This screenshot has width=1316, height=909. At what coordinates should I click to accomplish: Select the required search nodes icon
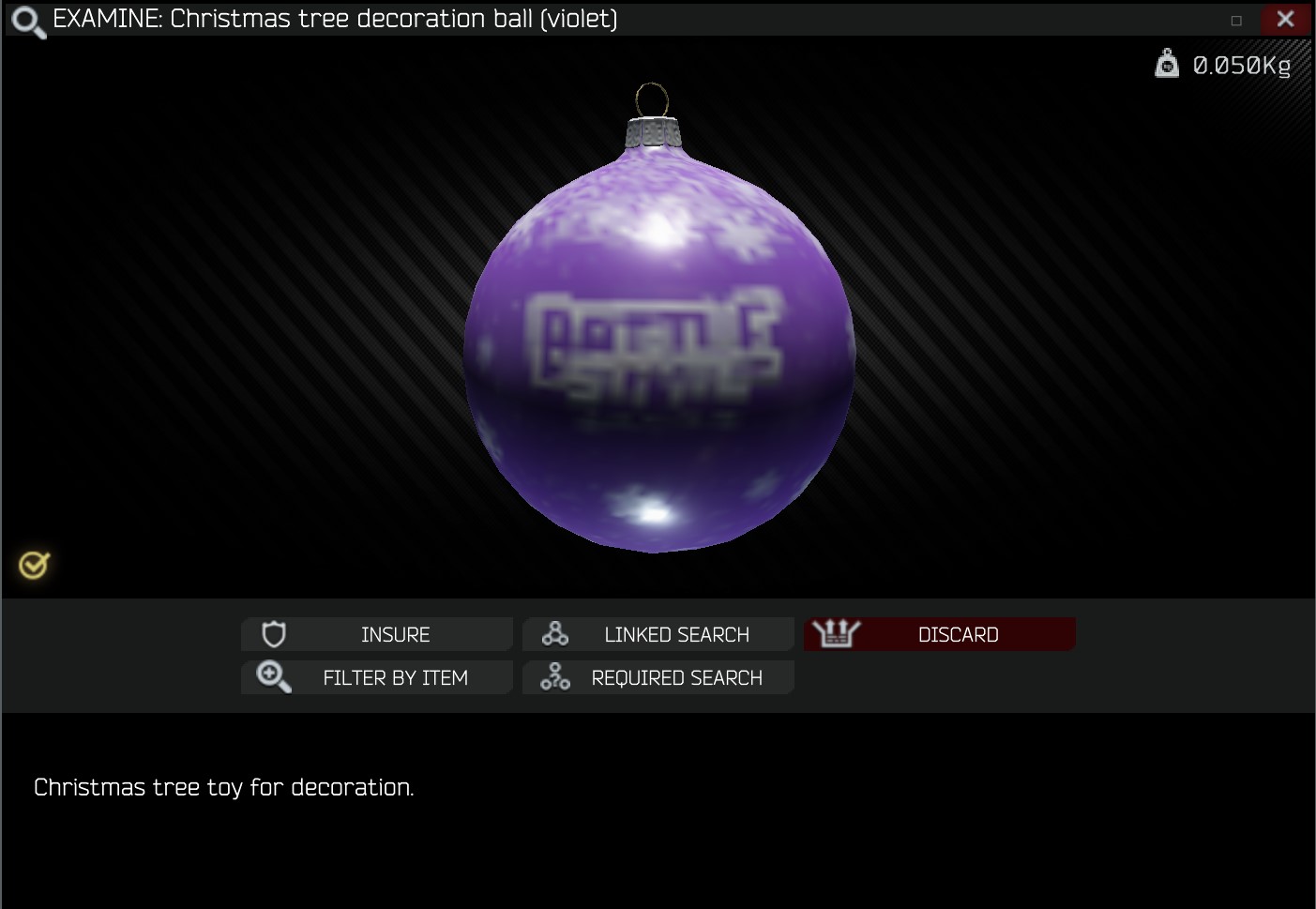coord(553,677)
